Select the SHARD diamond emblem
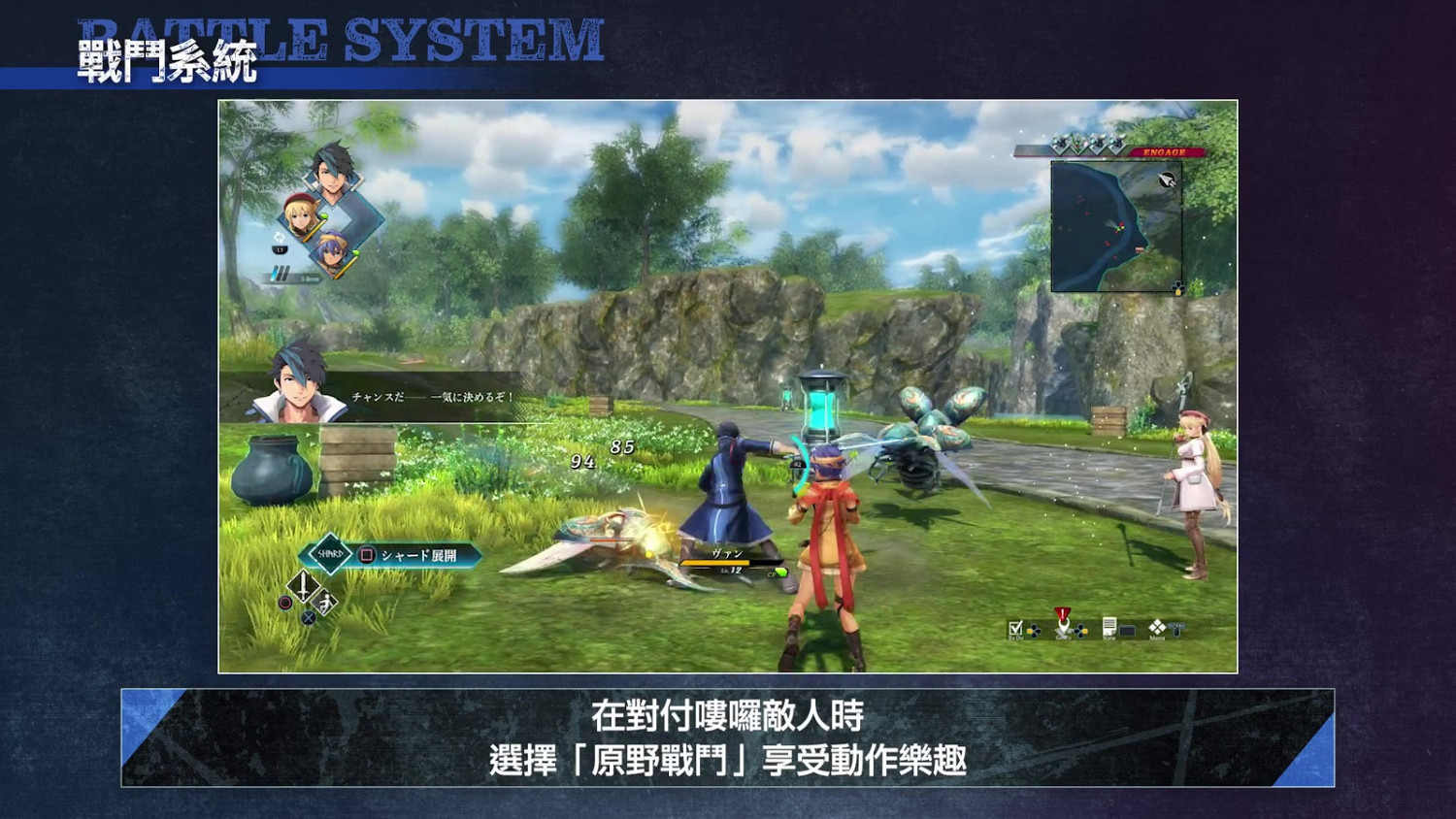This screenshot has width=1456, height=819. pyautogui.click(x=330, y=553)
